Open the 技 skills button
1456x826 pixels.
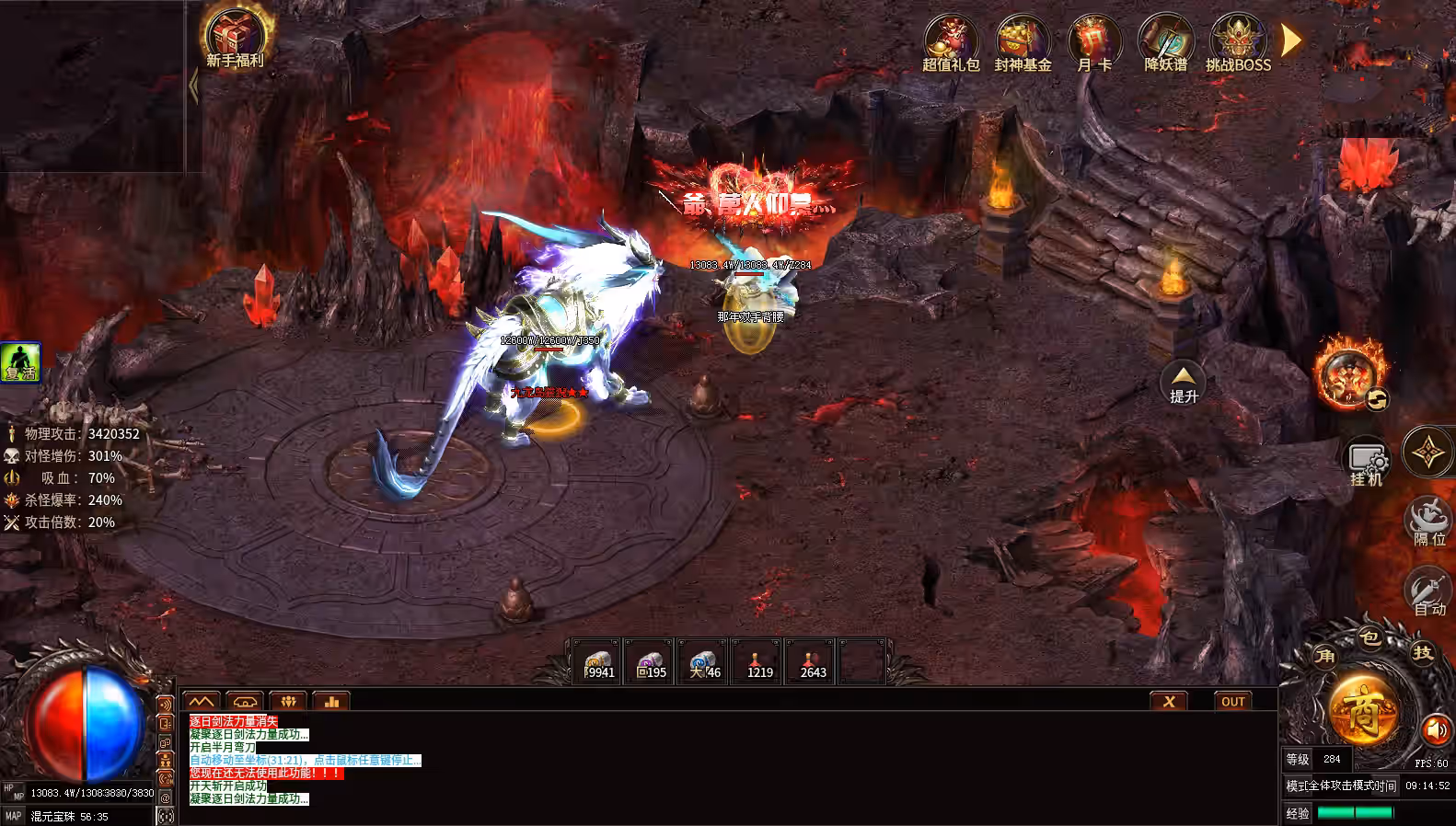[x=1423, y=652]
